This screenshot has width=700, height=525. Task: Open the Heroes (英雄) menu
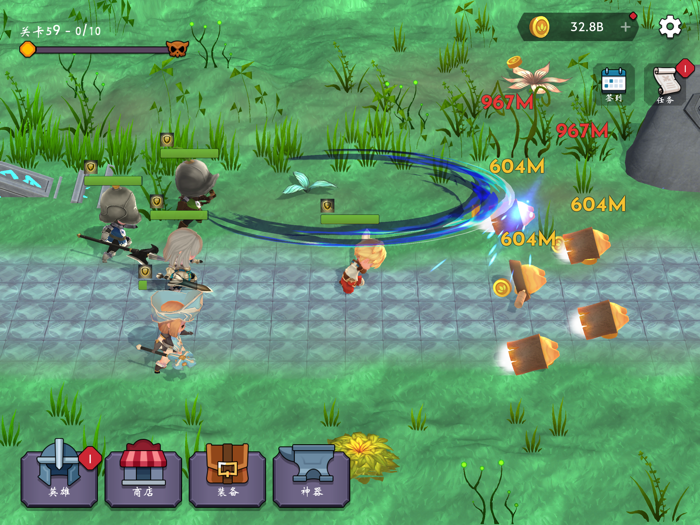pos(59,473)
